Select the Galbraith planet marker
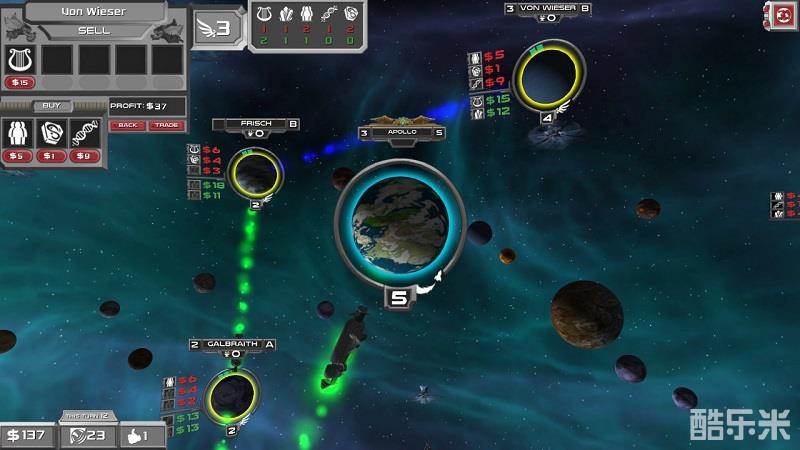The width and height of the screenshot is (800, 450). [x=231, y=396]
